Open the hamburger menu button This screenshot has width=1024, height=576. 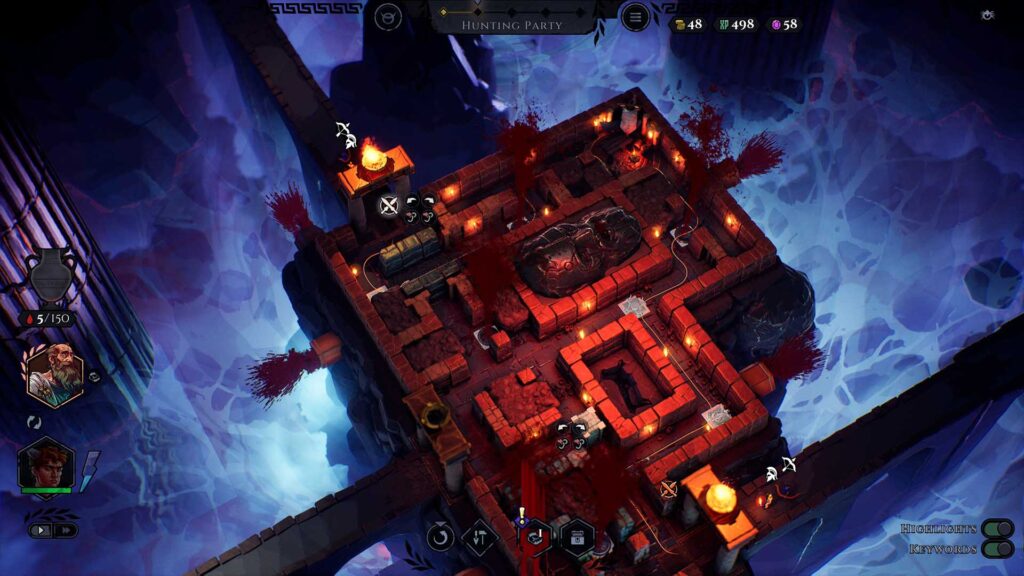(634, 17)
